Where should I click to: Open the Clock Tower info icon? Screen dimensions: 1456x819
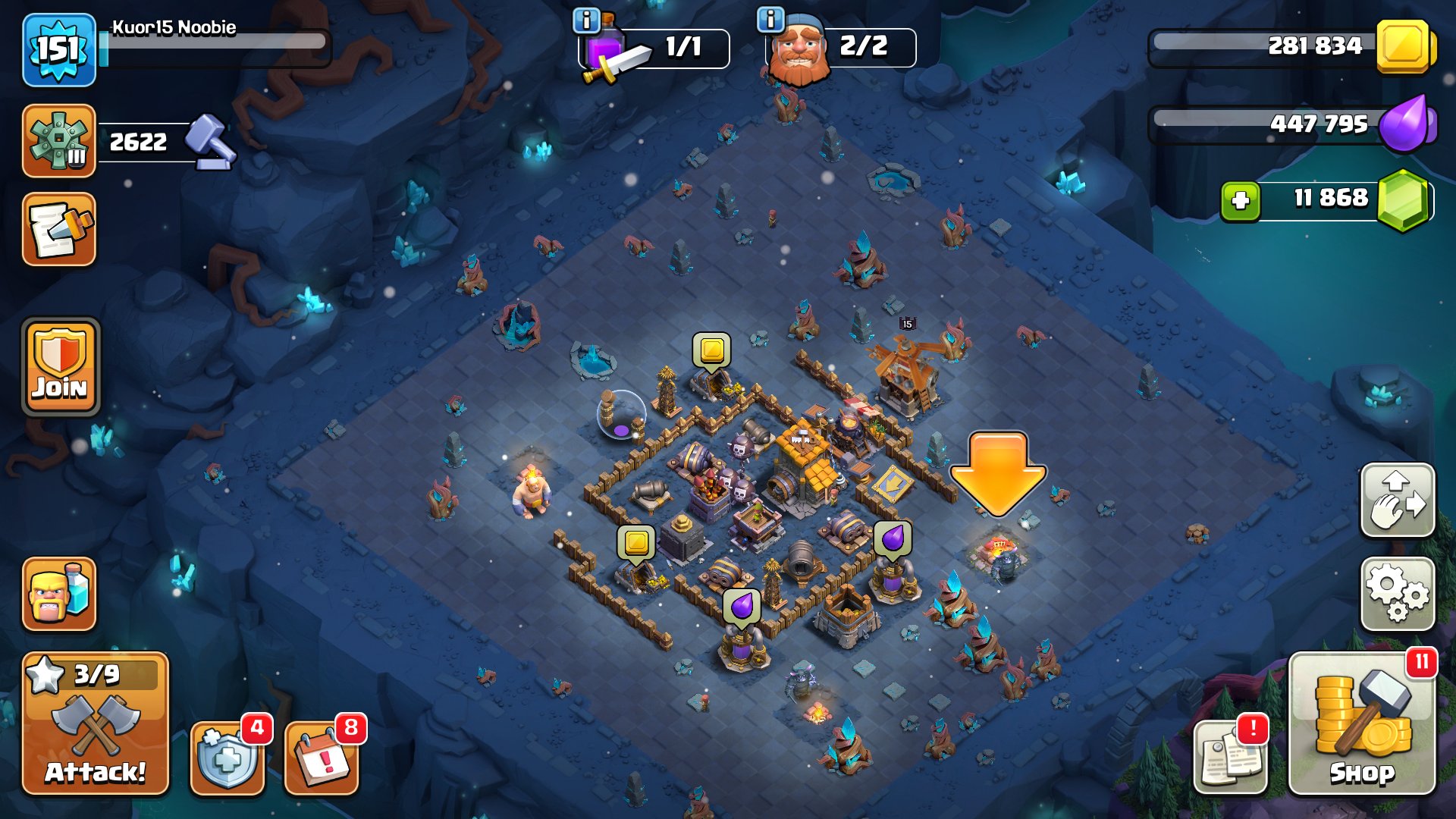[588, 20]
